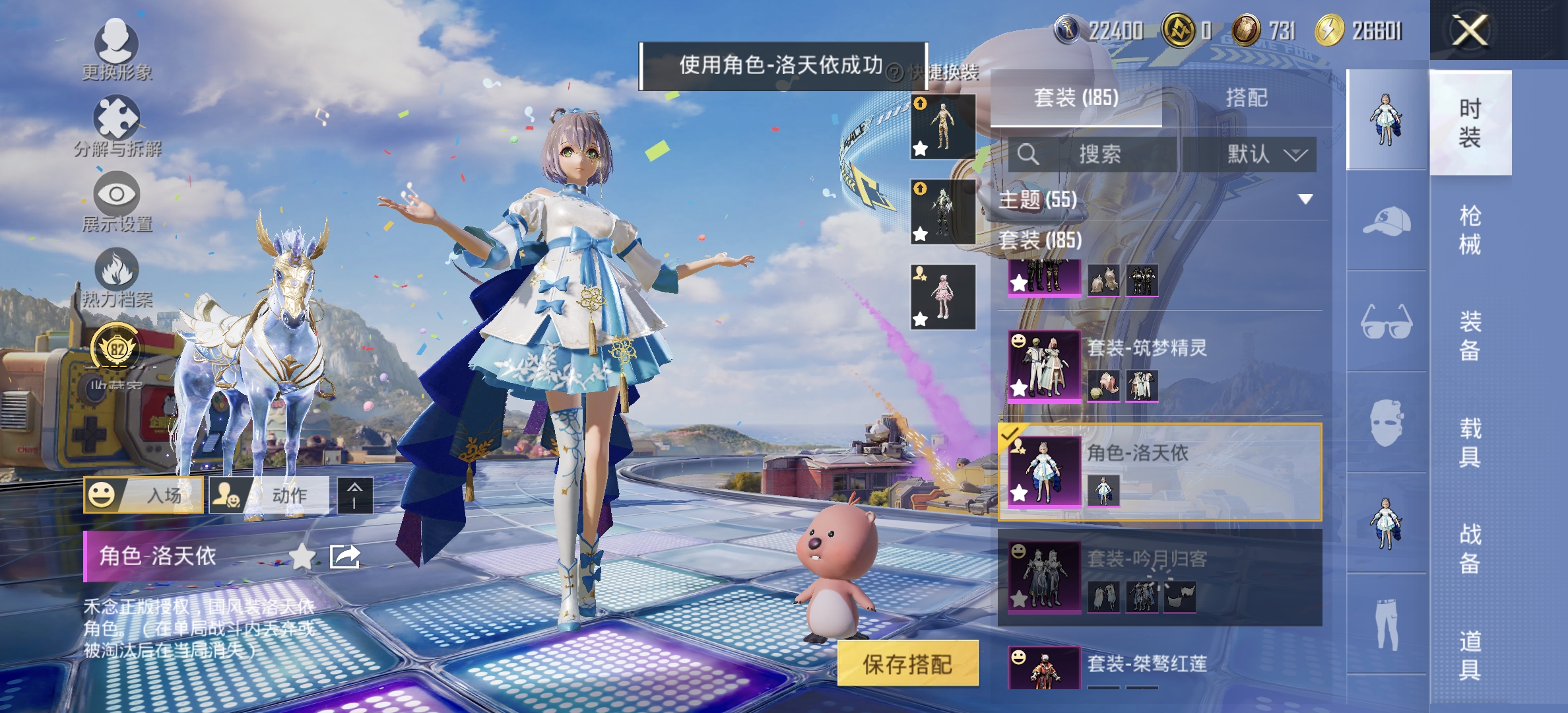Collapse the emote bar with the up arrow
Screen dimensions: 1568x713
(x=355, y=495)
